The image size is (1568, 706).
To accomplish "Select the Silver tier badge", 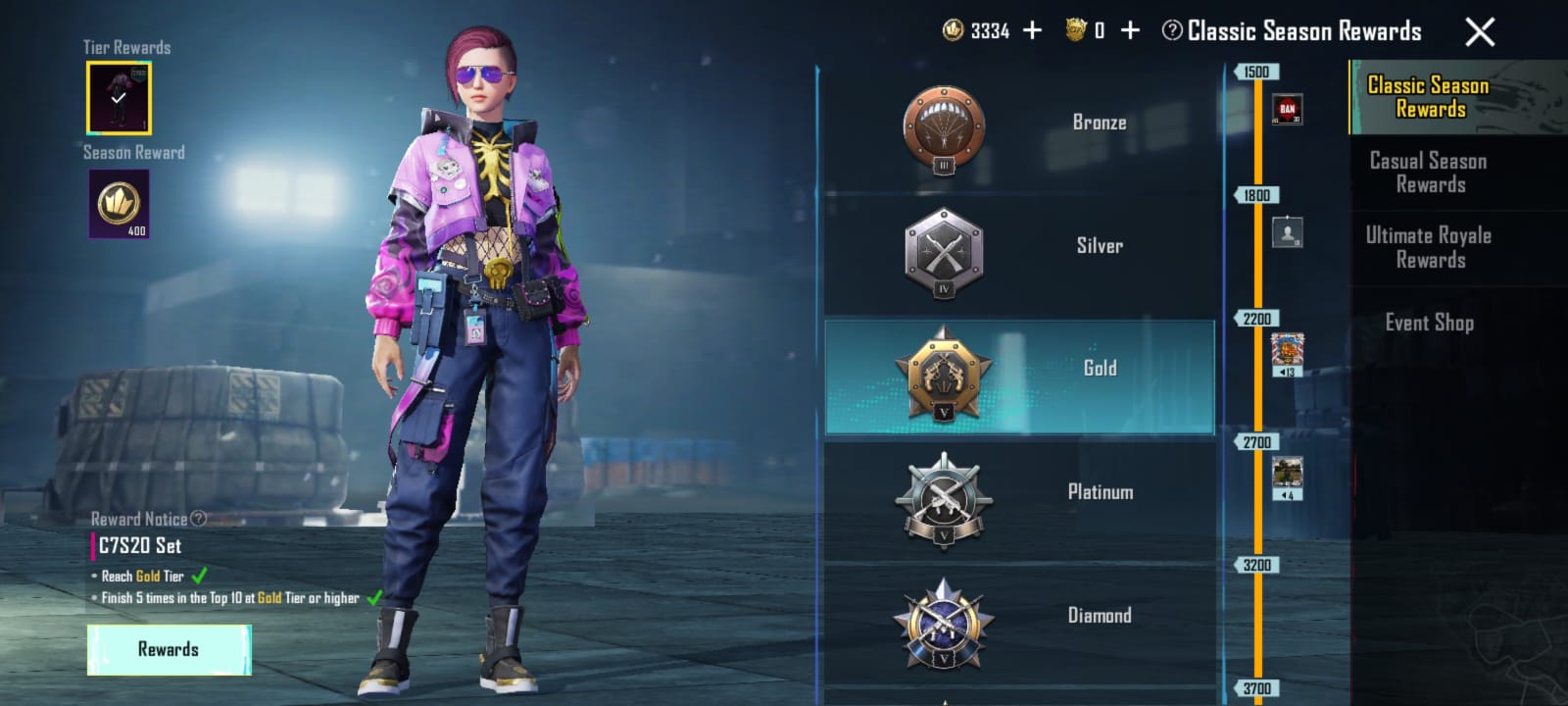I will [x=946, y=250].
